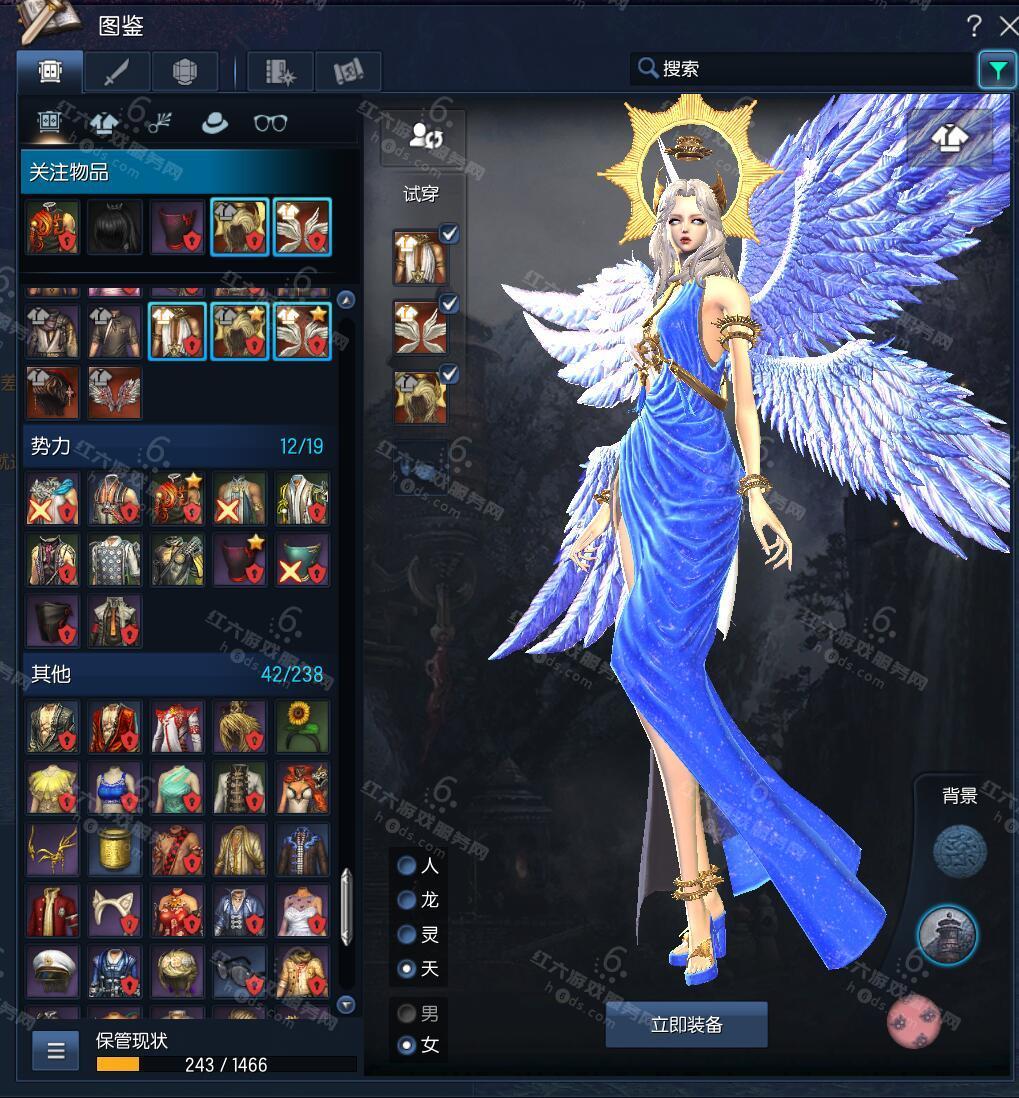
Task: Pick the temple pagoda background thumbnail
Action: pos(947,936)
